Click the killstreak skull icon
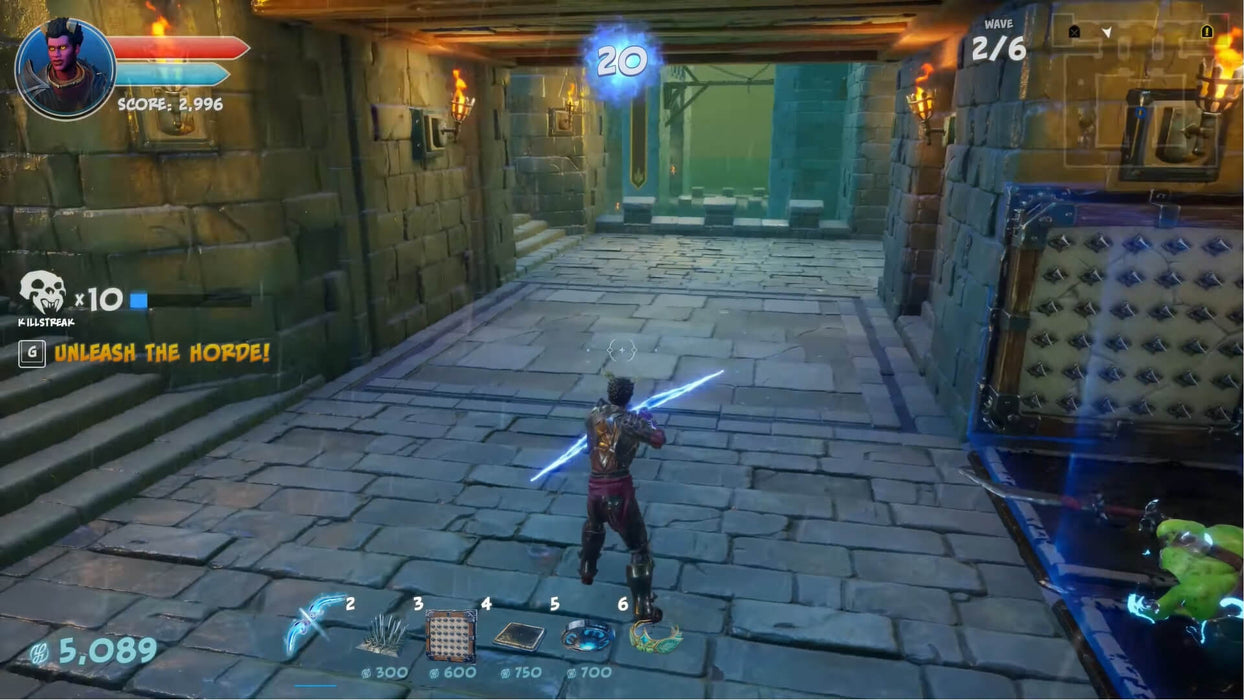Screen dimensions: 1244x700 pyautogui.click(x=43, y=293)
